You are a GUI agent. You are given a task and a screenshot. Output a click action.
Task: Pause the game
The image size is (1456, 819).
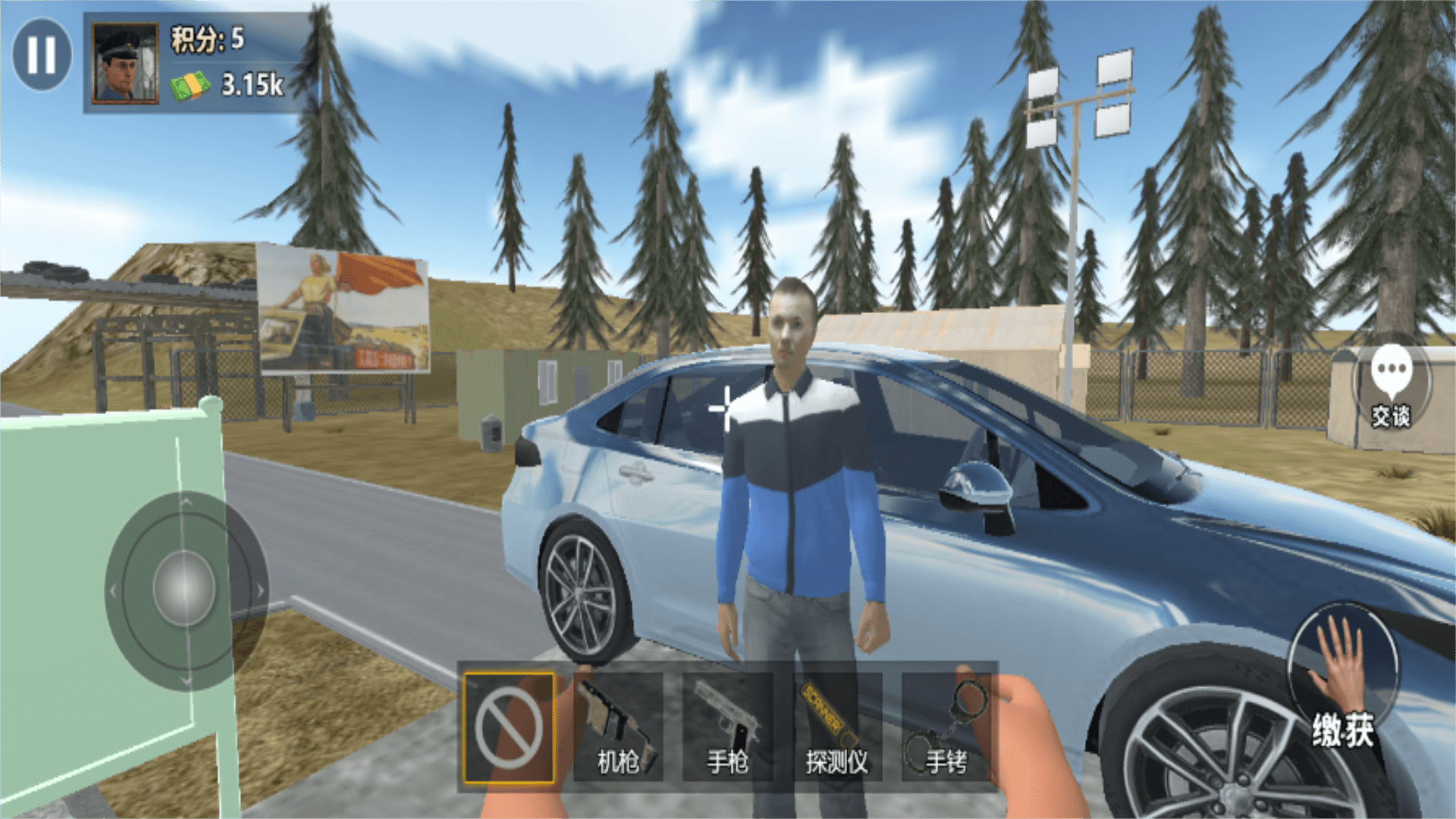tap(42, 55)
